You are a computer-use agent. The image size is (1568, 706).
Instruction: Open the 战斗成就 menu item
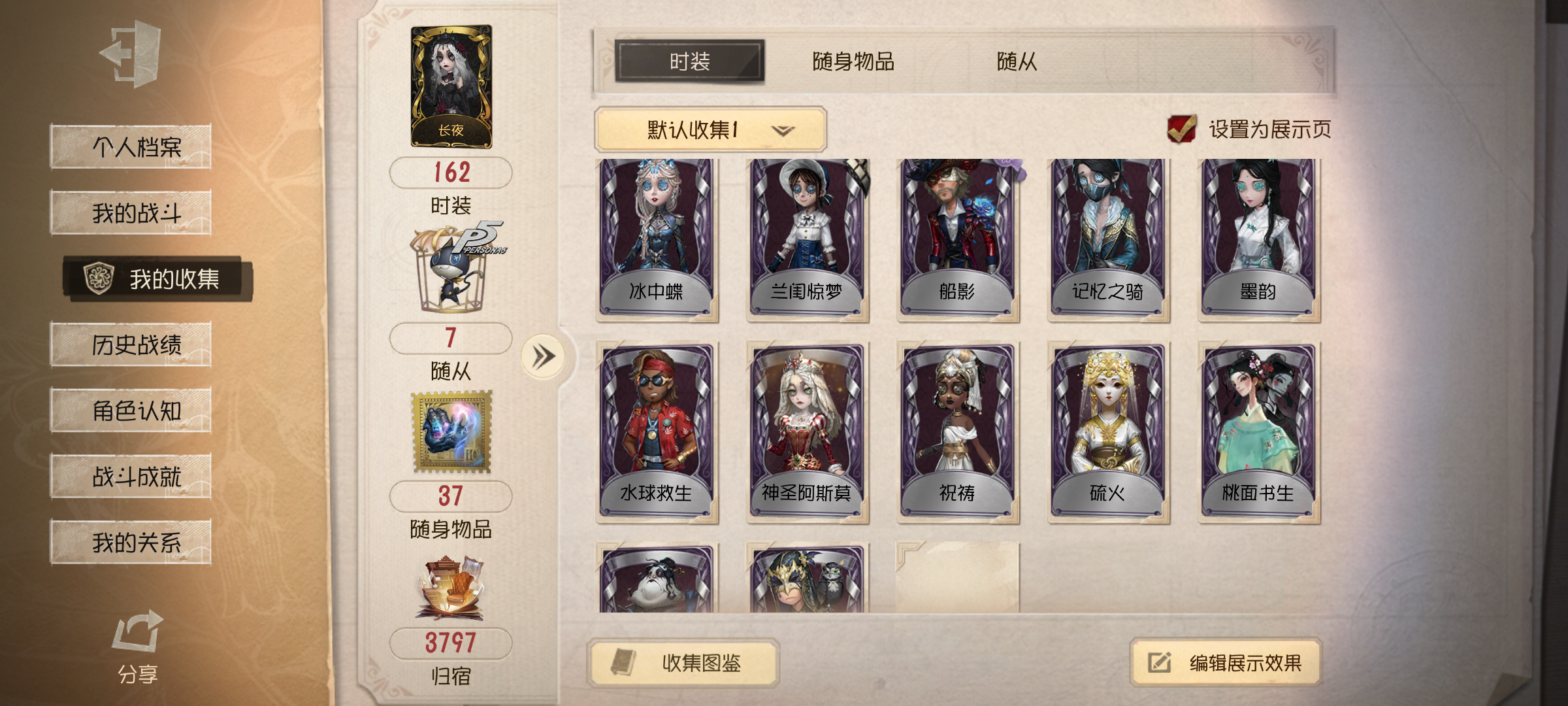click(131, 476)
